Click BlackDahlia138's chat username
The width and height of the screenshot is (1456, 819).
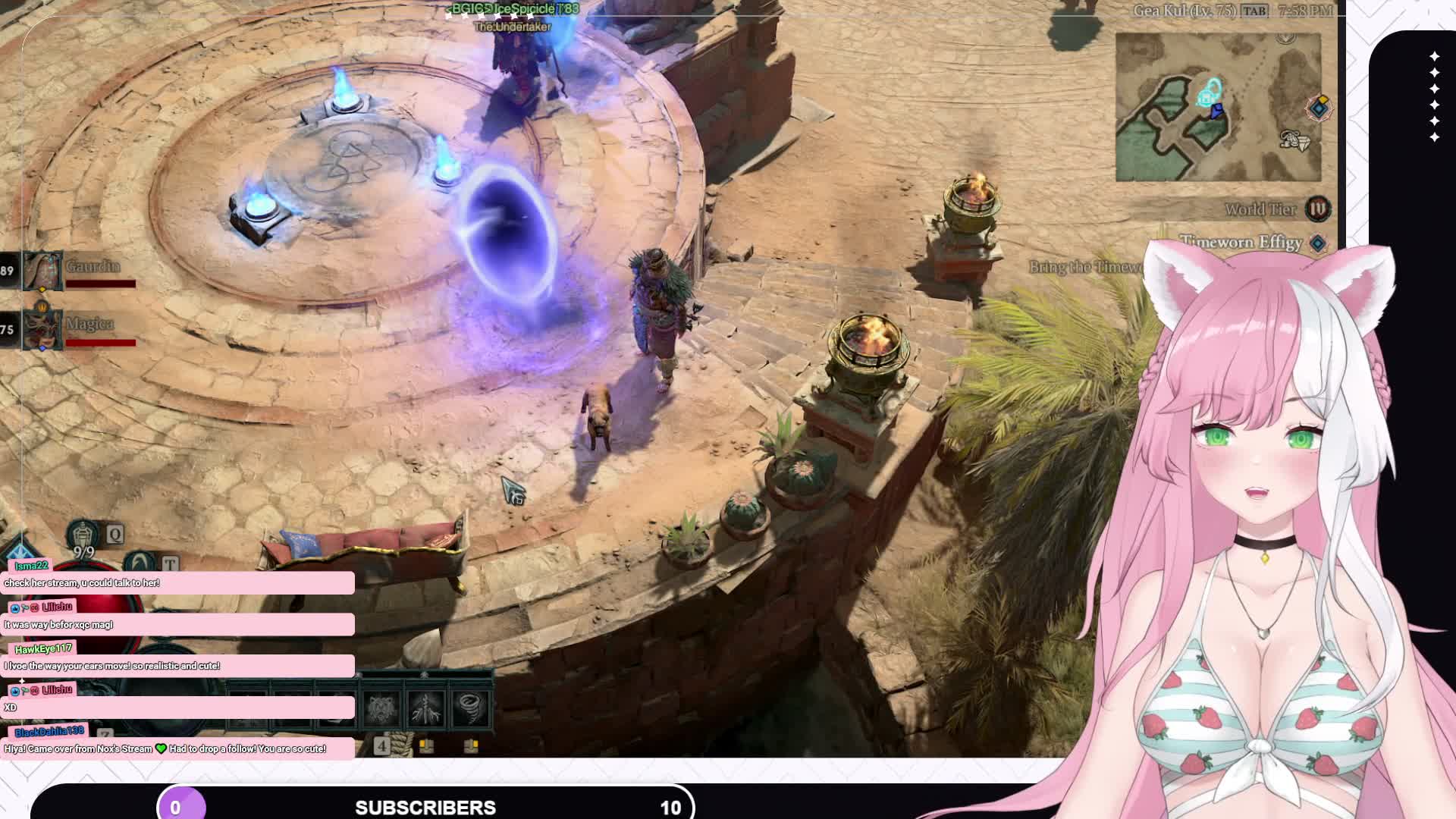(49, 732)
